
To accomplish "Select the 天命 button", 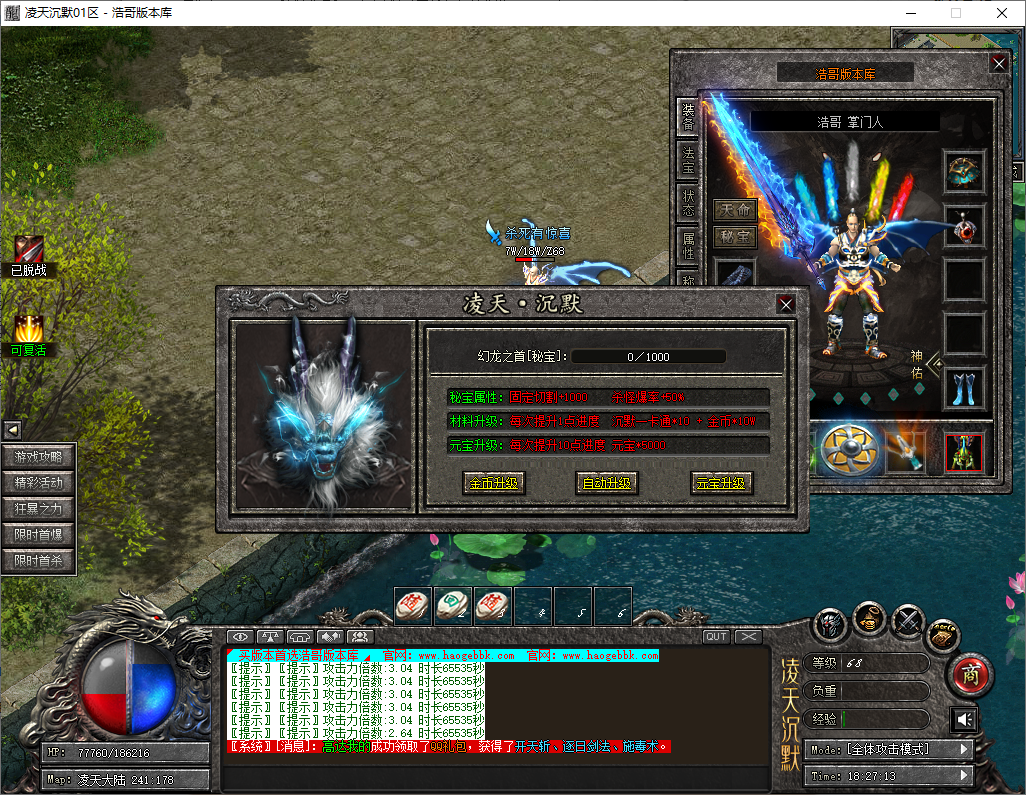I will (734, 210).
